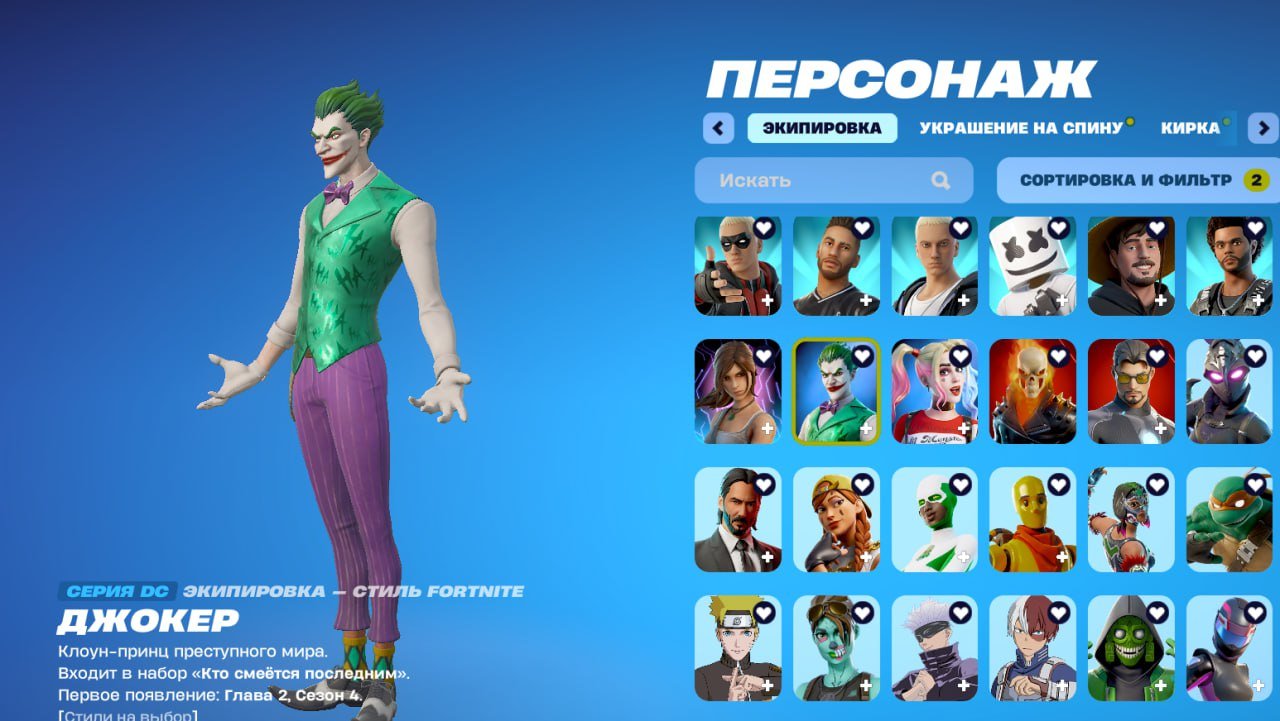The width and height of the screenshot is (1280, 721).
Task: Click the left arrow to previous category
Action: pyautogui.click(x=717, y=128)
